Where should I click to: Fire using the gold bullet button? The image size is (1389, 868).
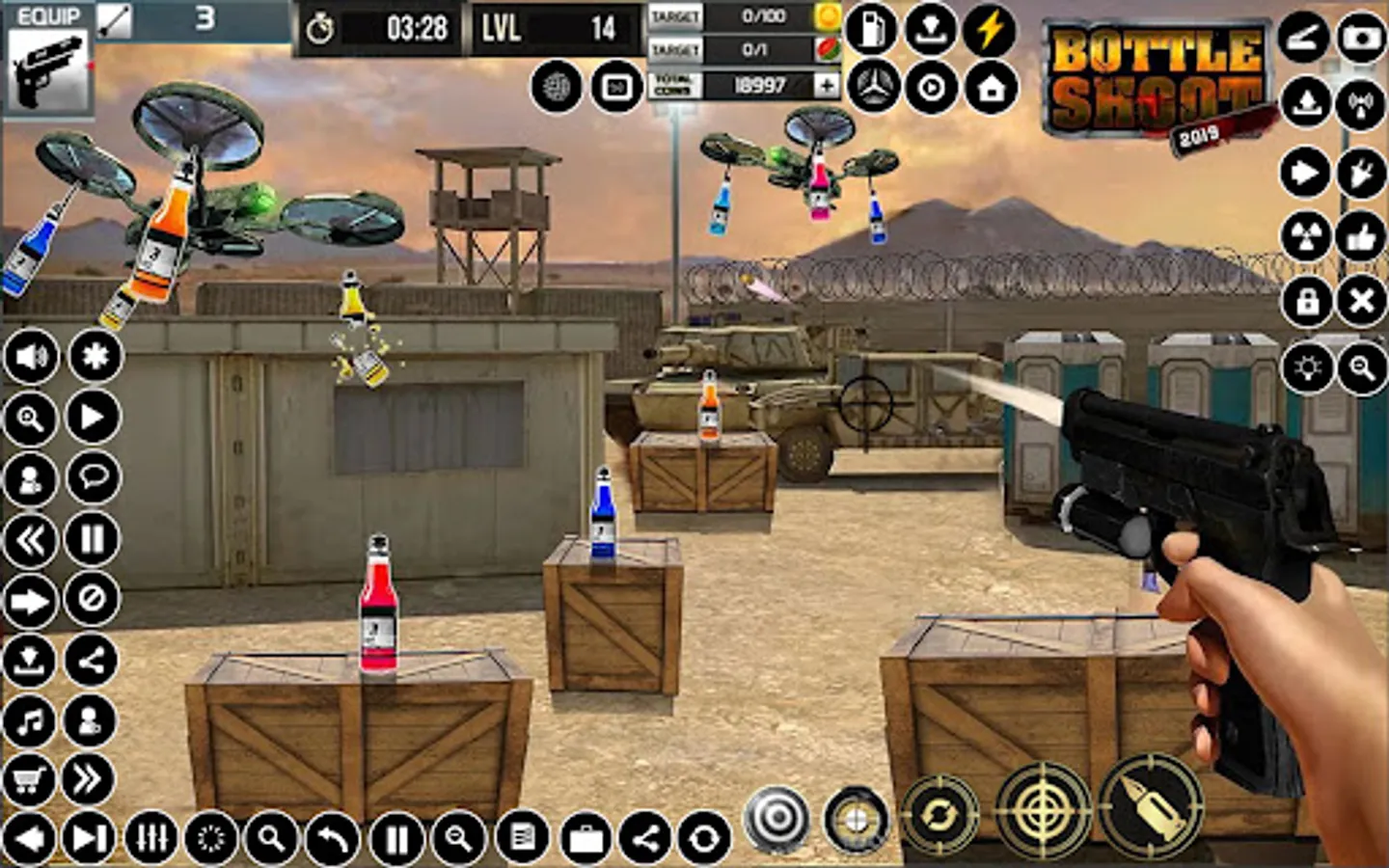coord(1150,806)
